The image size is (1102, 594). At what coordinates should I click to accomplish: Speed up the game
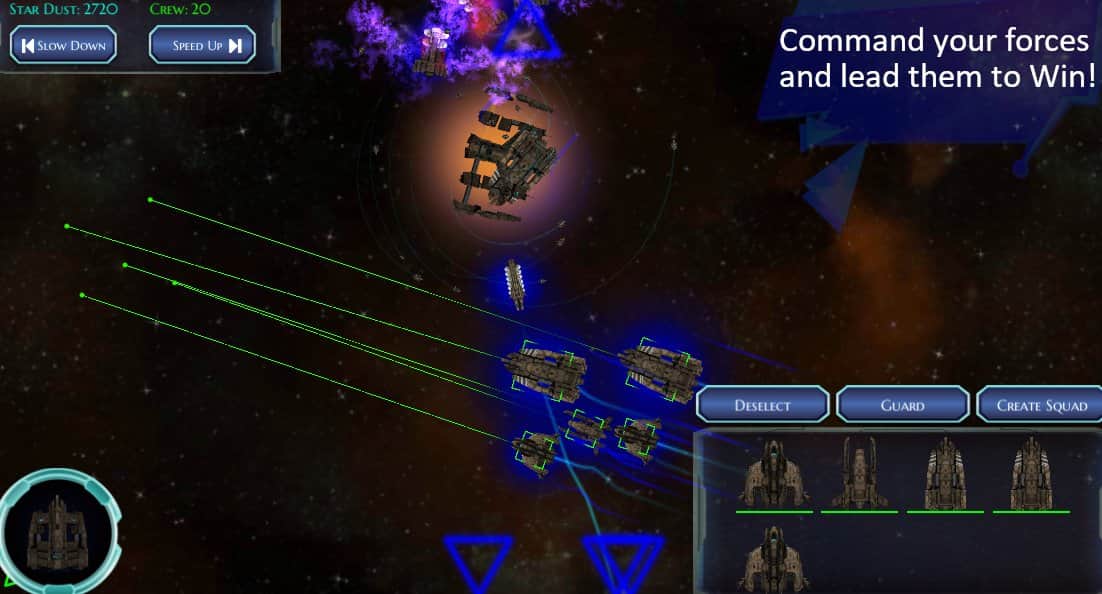(202, 45)
